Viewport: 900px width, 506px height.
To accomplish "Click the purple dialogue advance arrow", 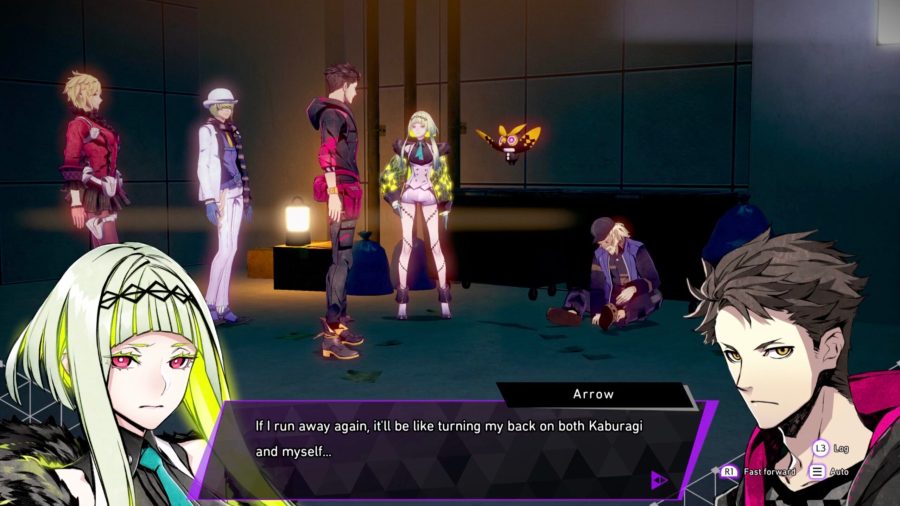I will click(x=659, y=480).
